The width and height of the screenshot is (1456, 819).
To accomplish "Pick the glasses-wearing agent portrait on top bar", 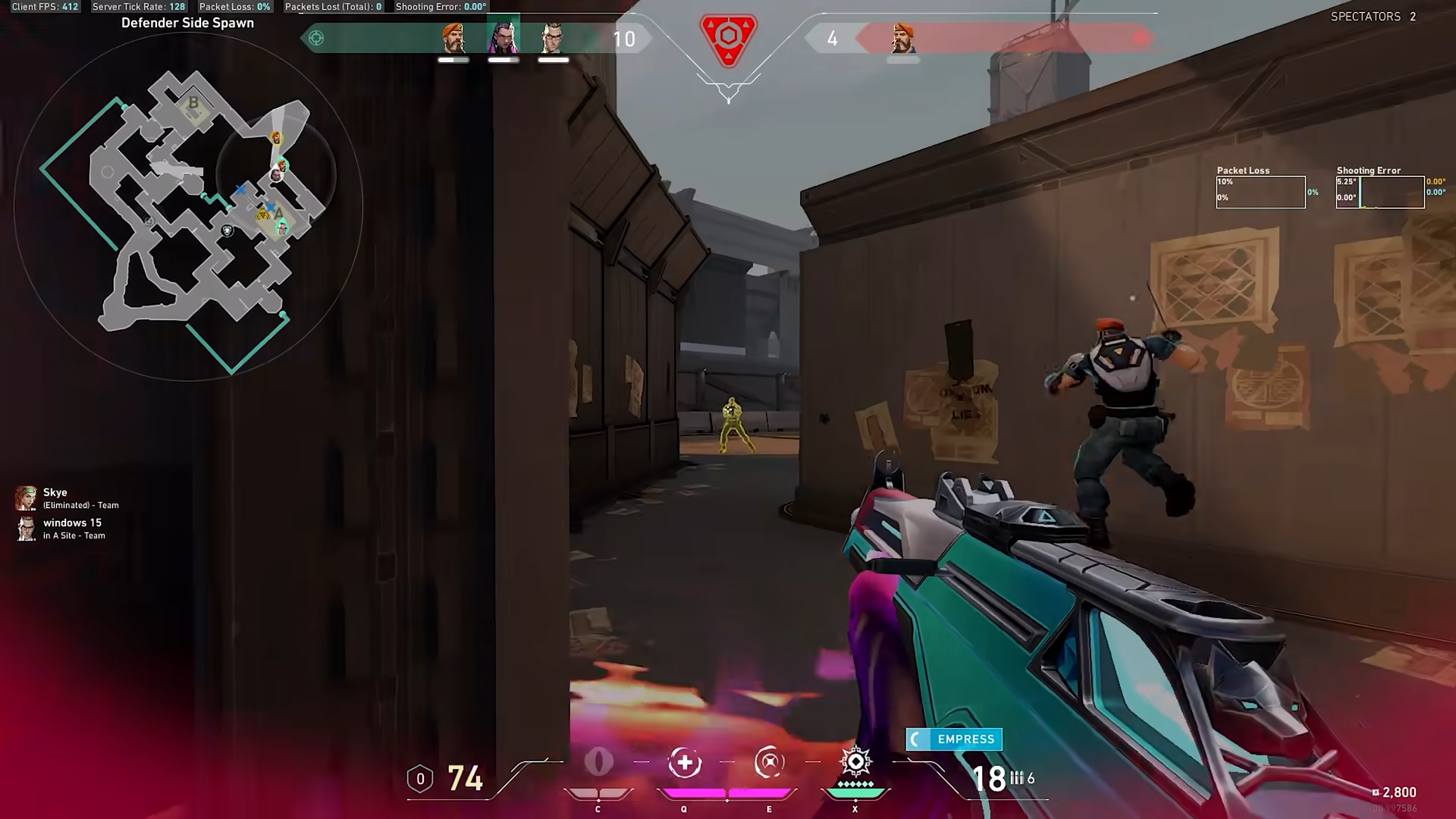I will point(553,38).
